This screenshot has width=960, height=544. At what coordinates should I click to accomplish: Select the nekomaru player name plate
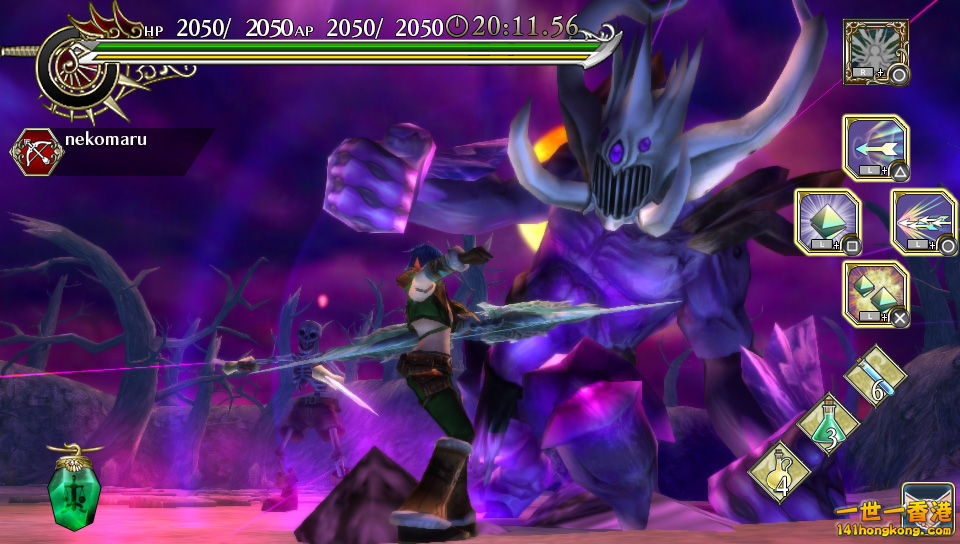pos(130,141)
